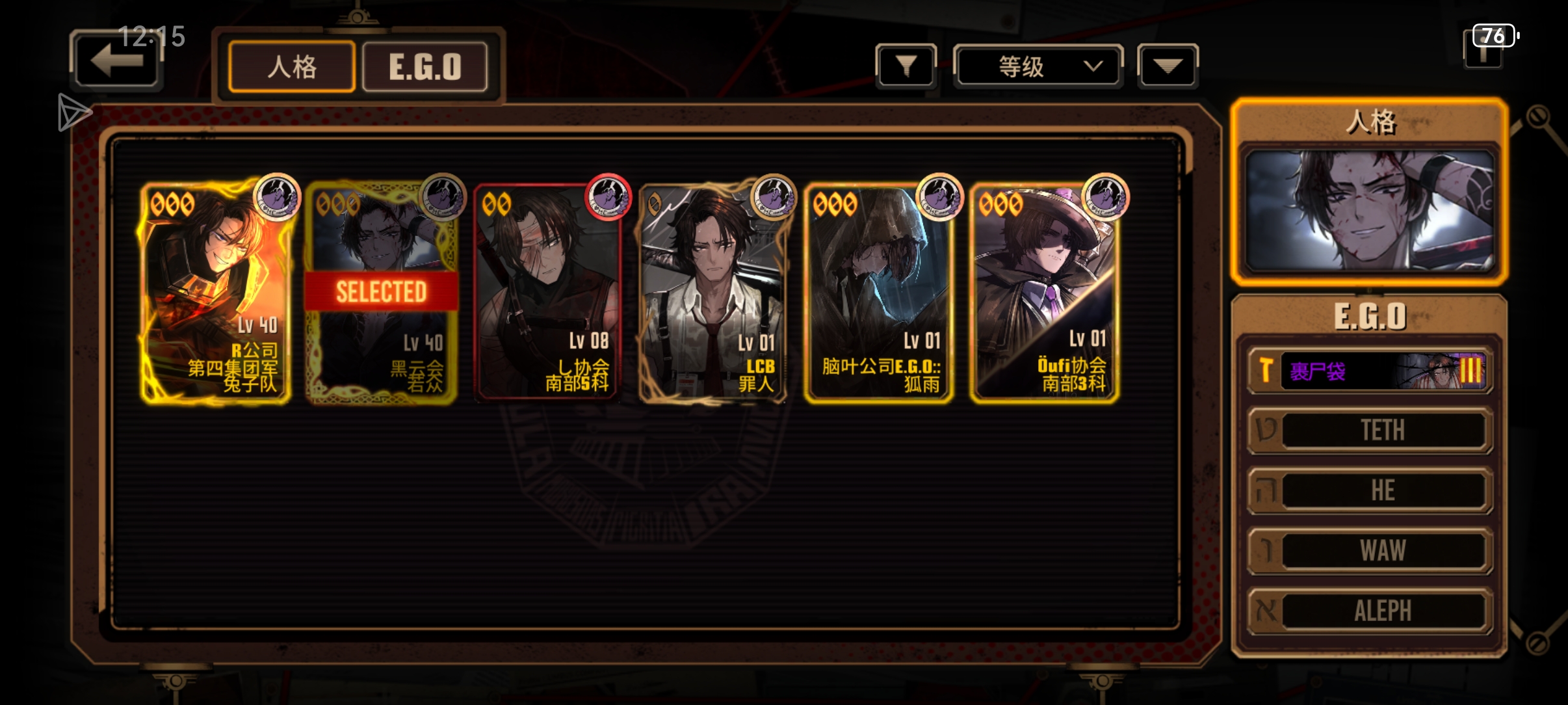Screen dimensions: 1568x705
Task: Tap the paper plane overlay icon
Action: (x=73, y=112)
